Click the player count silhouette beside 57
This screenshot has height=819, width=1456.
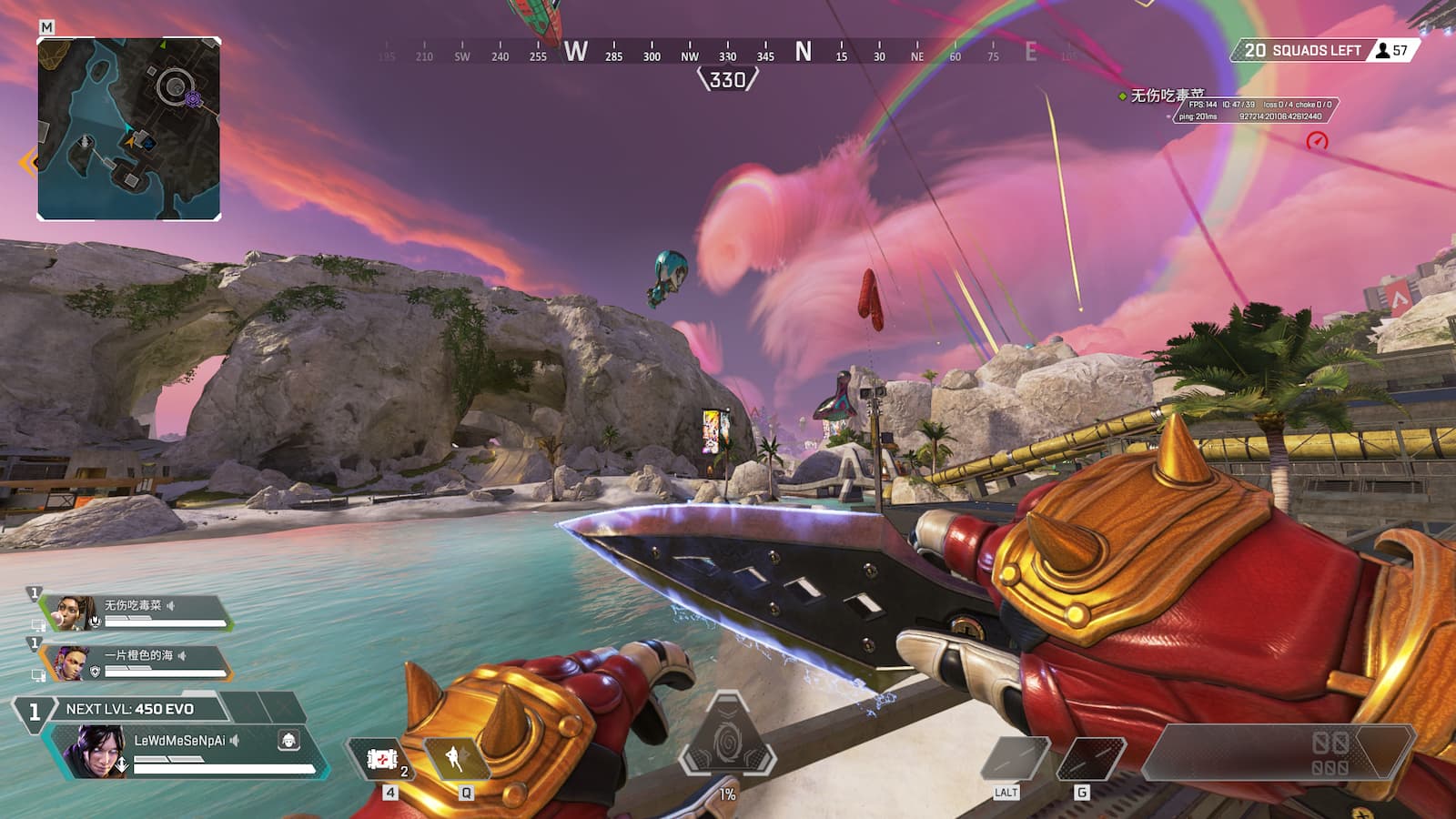pos(1382,50)
